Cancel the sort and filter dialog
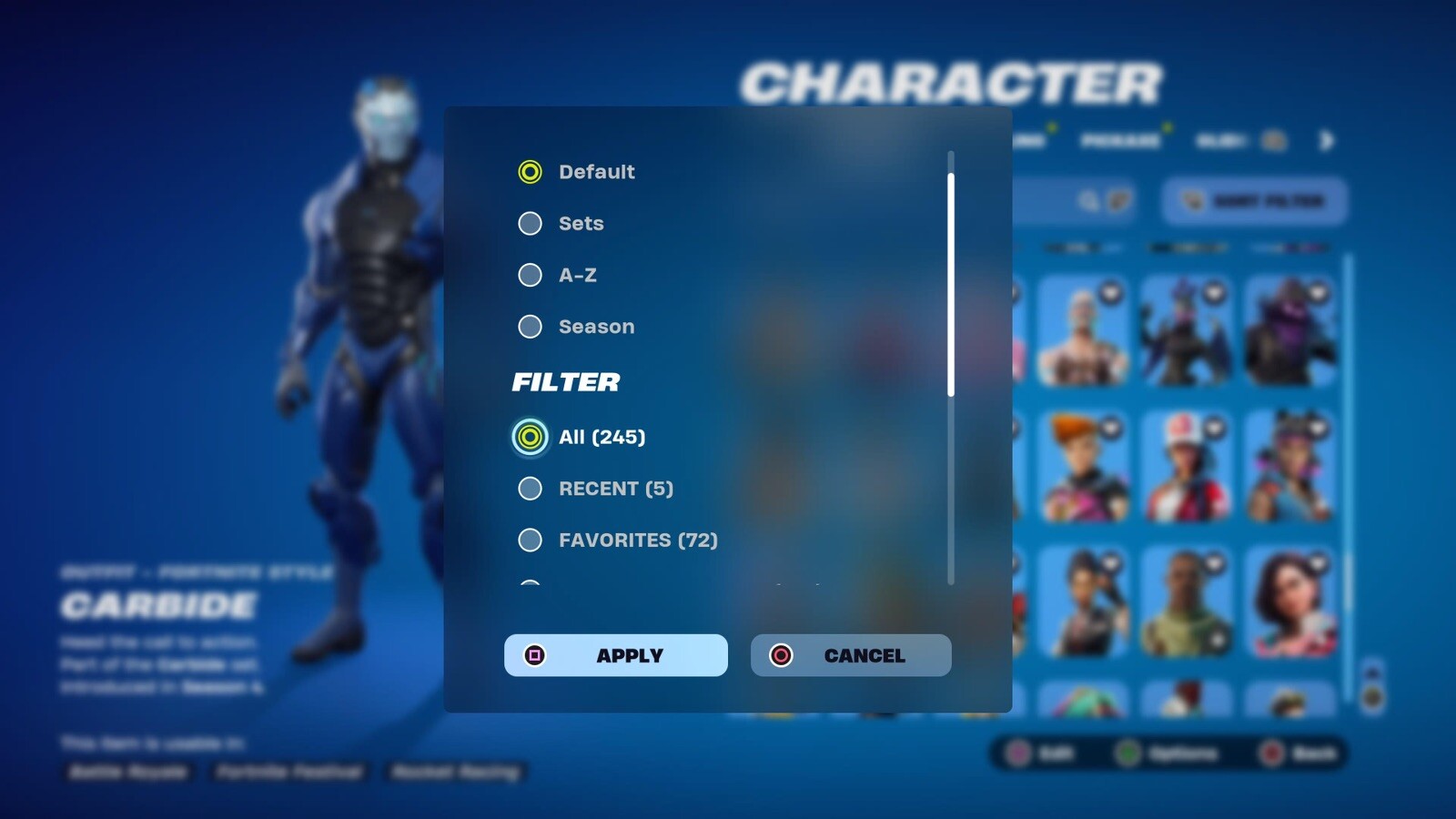Viewport: 1456px width, 819px height. pyautogui.click(x=850, y=655)
